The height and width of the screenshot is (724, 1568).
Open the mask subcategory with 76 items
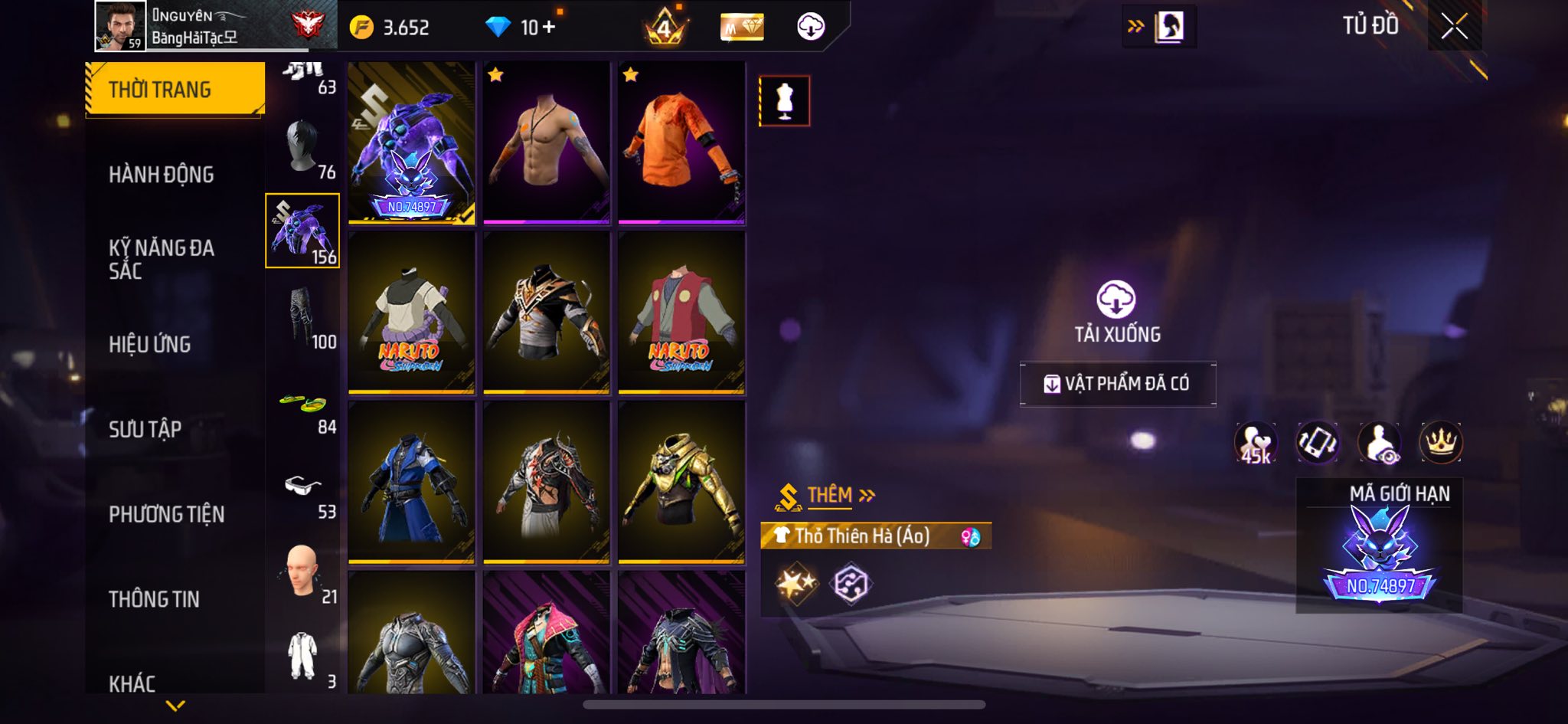[303, 149]
